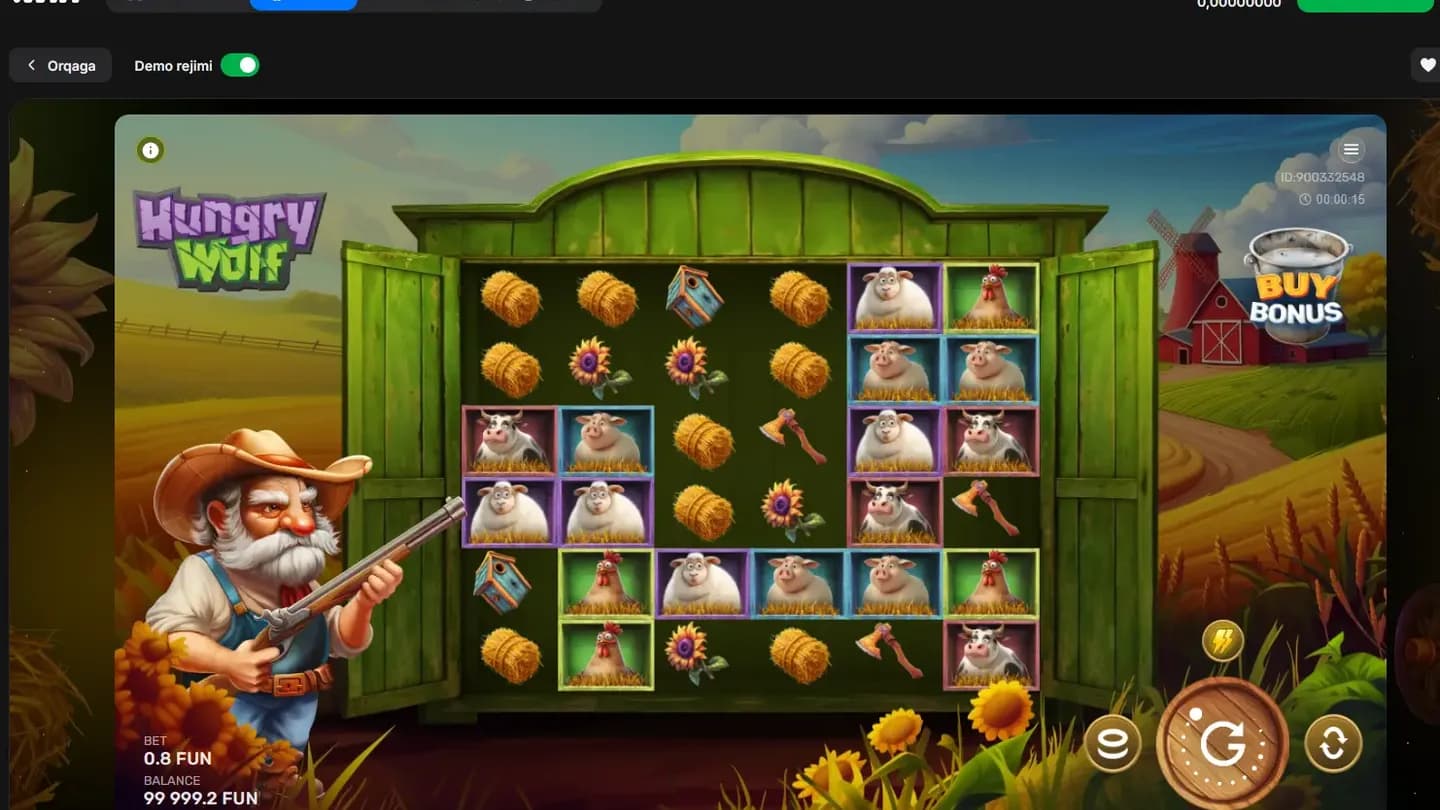
Task: Toggle the favorite heart below the top bar
Action: coord(1426,64)
